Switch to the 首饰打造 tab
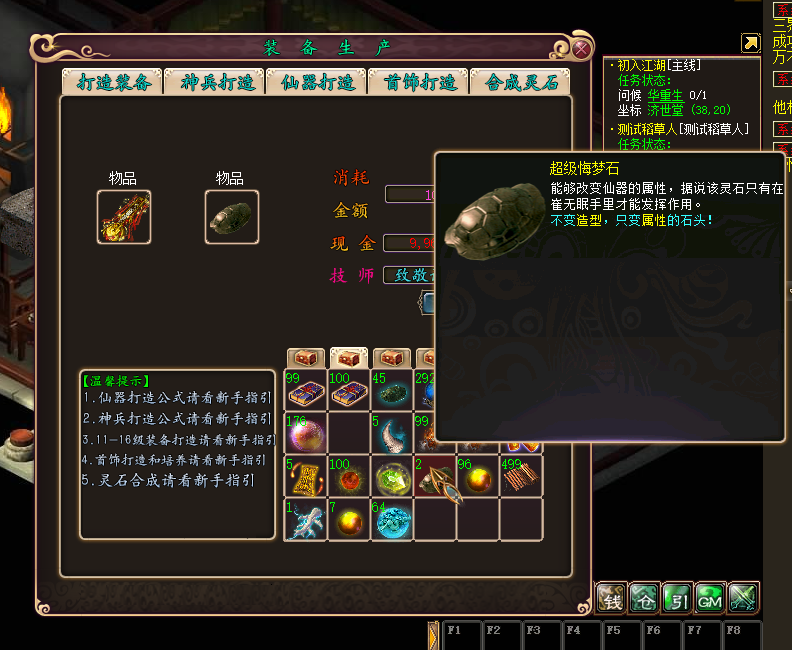The height and width of the screenshot is (650, 792). 419,83
